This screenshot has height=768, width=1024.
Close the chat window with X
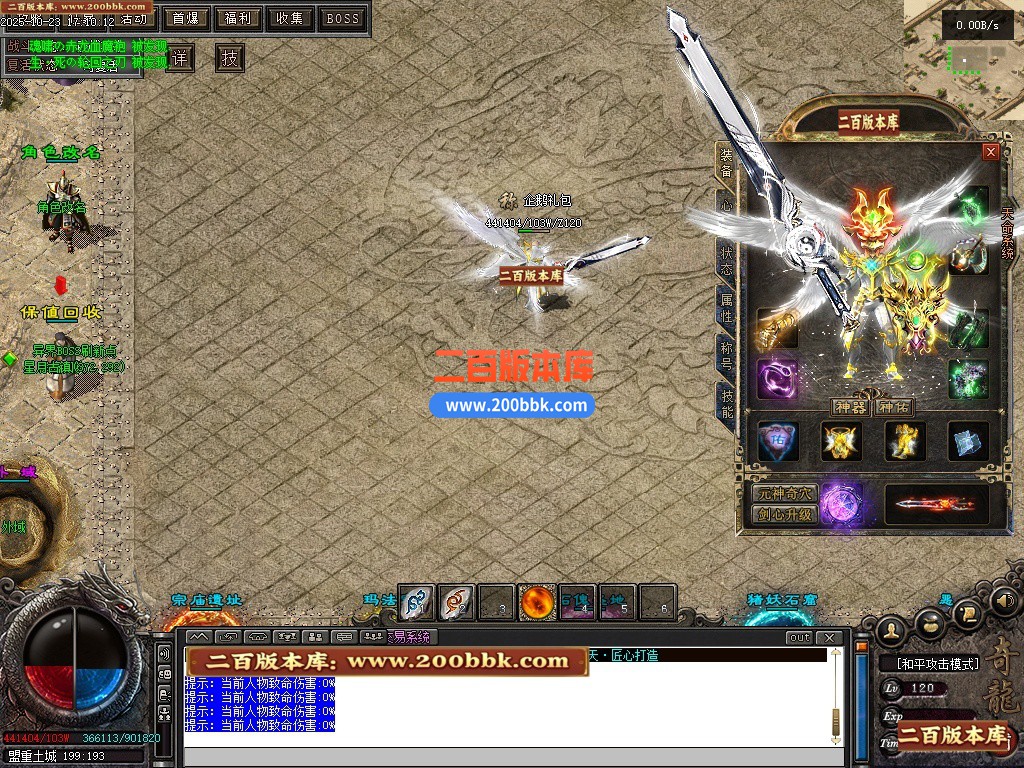(828, 637)
